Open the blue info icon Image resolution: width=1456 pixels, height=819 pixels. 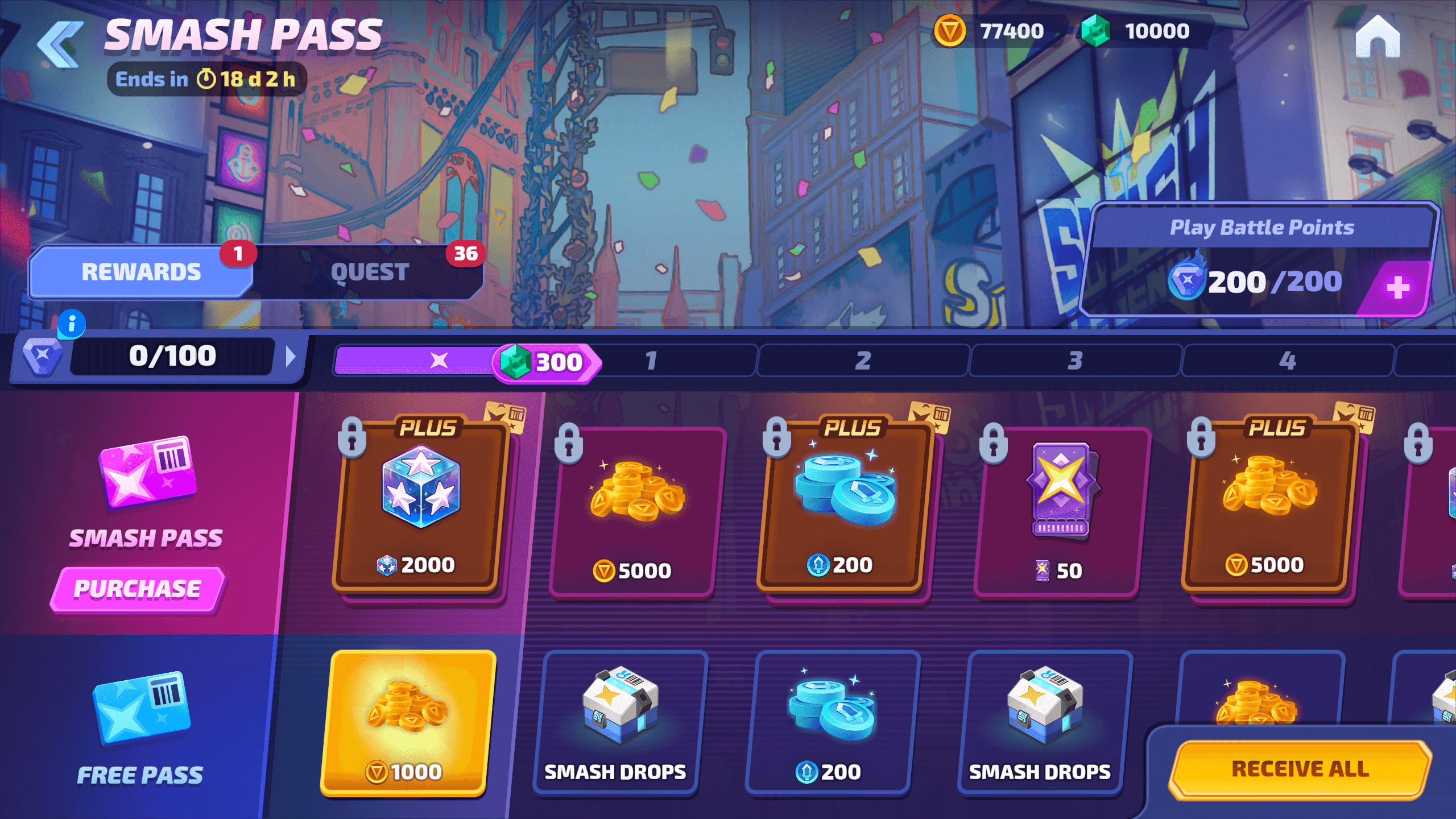pyautogui.click(x=72, y=324)
